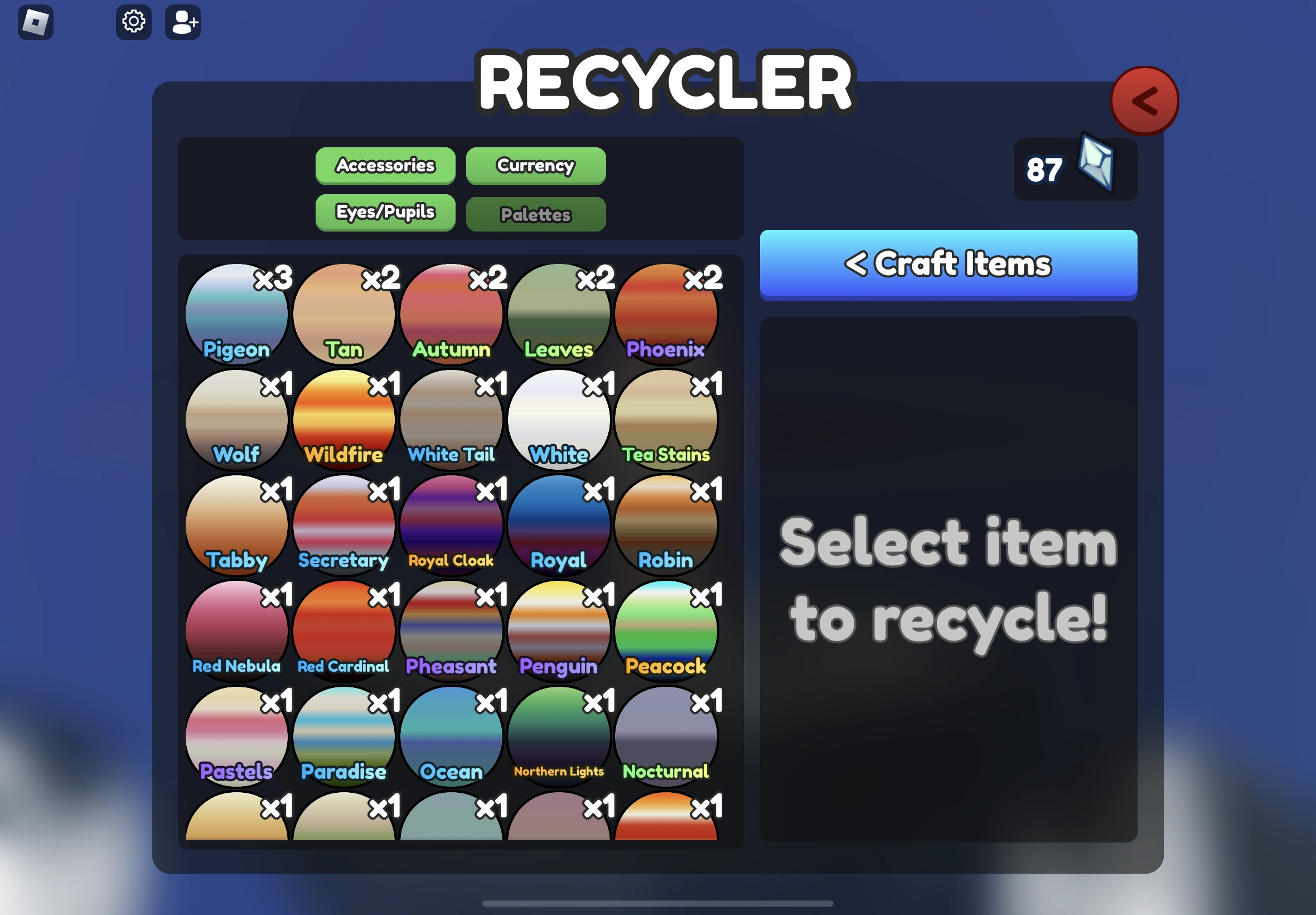Open the settings gear icon
The width and height of the screenshot is (1316, 915).
133,22
